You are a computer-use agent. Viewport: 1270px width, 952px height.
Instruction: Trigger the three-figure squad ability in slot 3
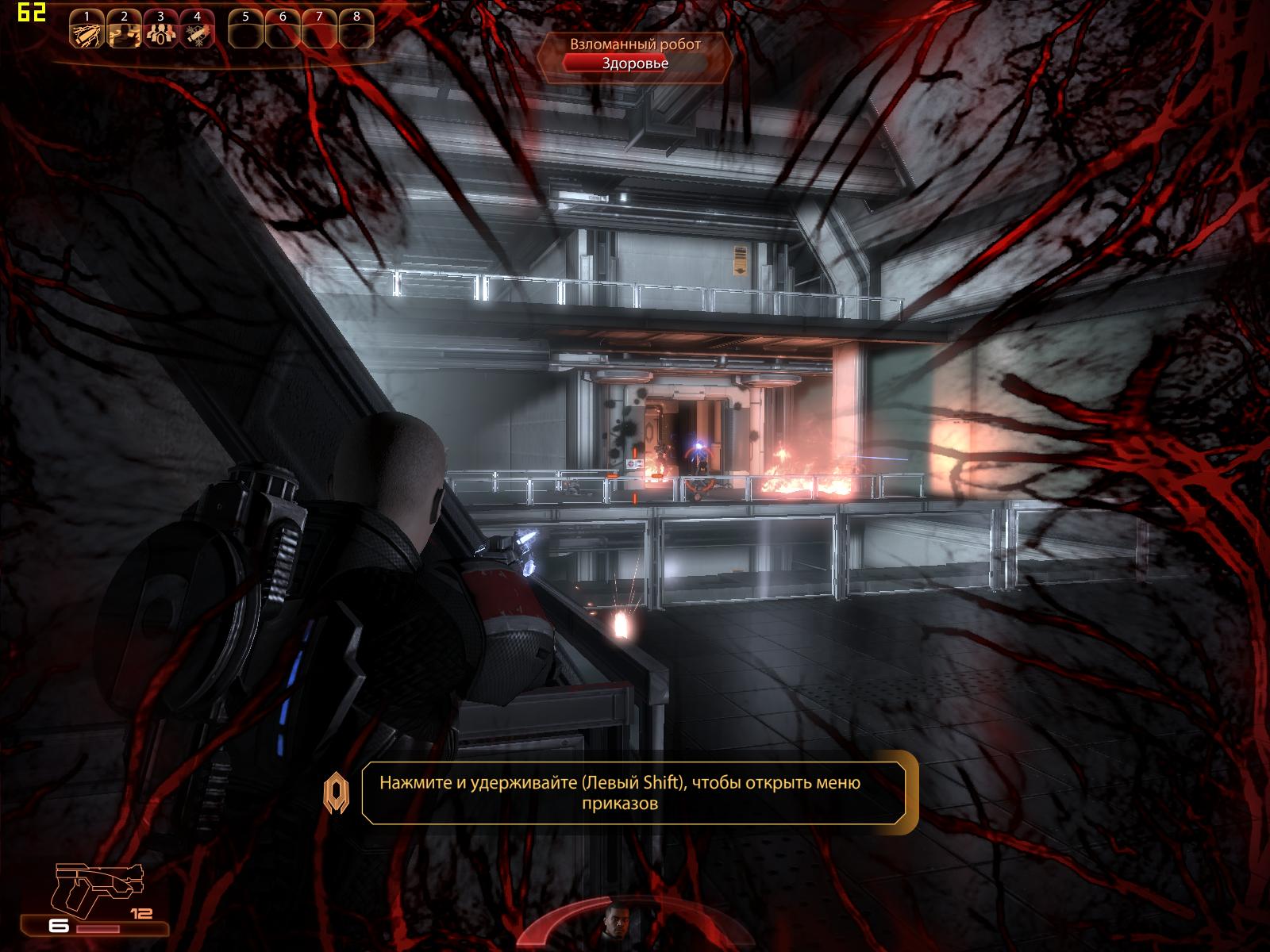[160, 33]
